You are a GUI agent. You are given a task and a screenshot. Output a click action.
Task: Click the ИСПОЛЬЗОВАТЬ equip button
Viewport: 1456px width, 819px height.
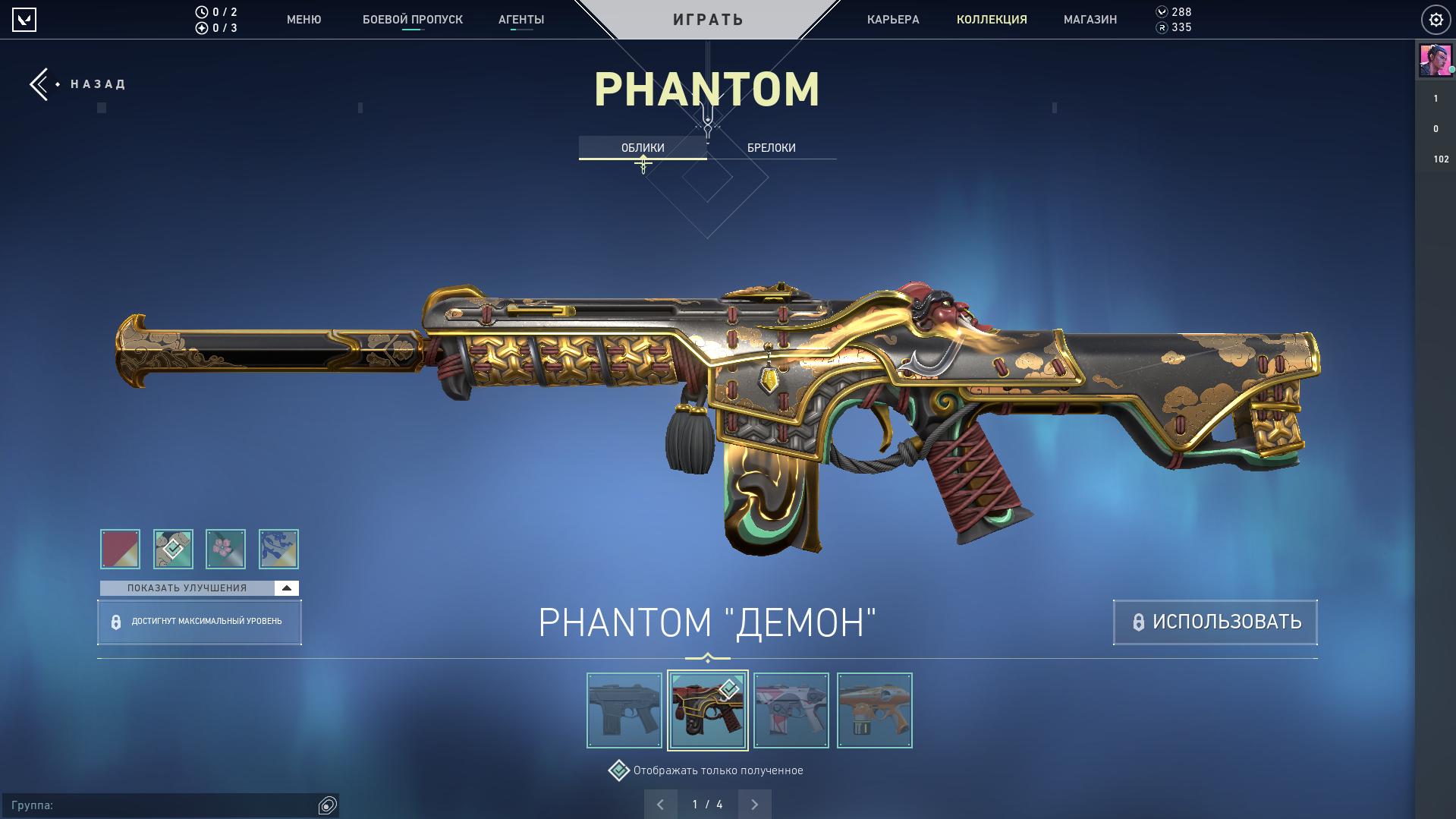[1215, 622]
